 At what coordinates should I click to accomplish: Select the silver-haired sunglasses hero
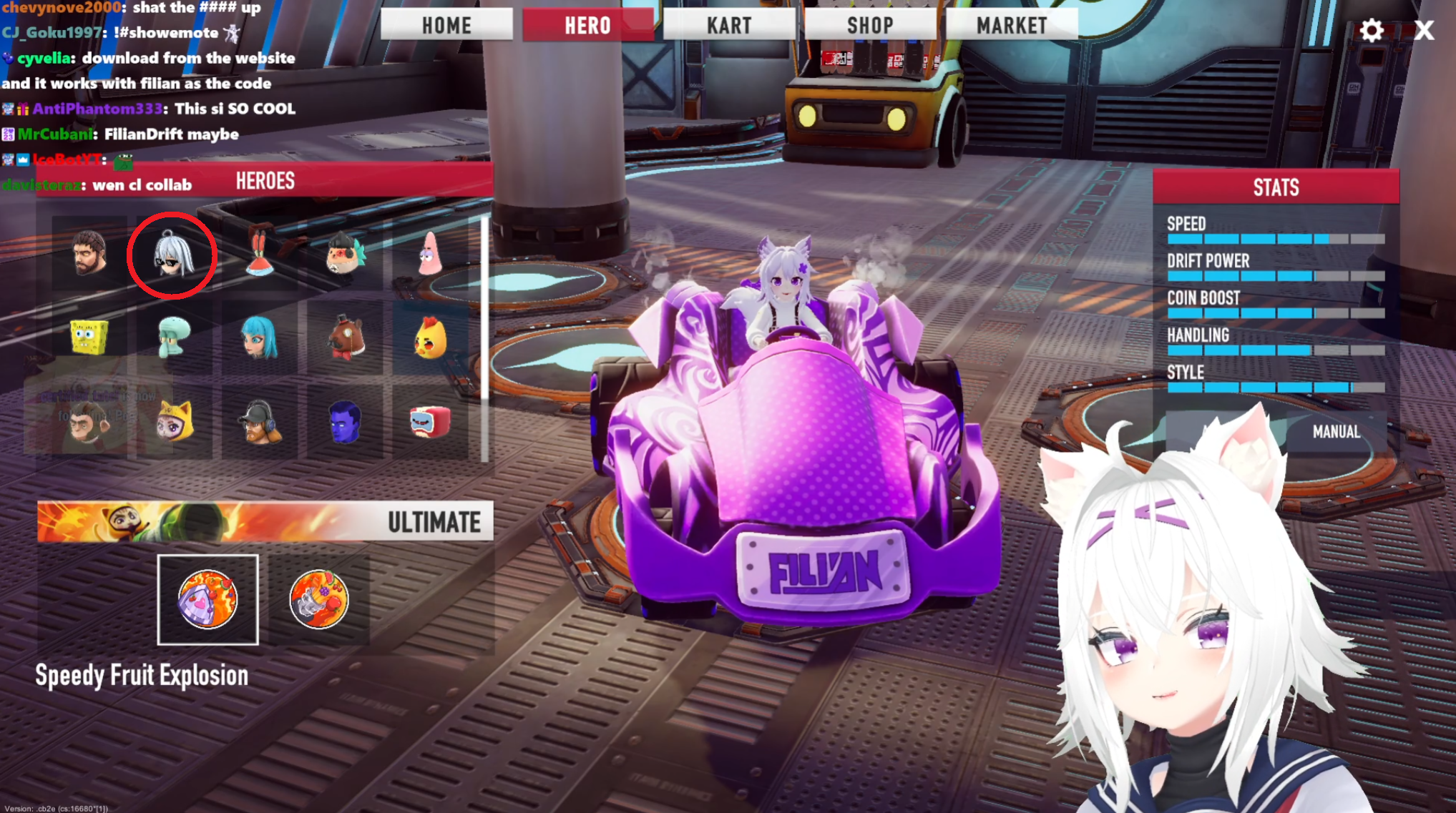tap(172, 255)
